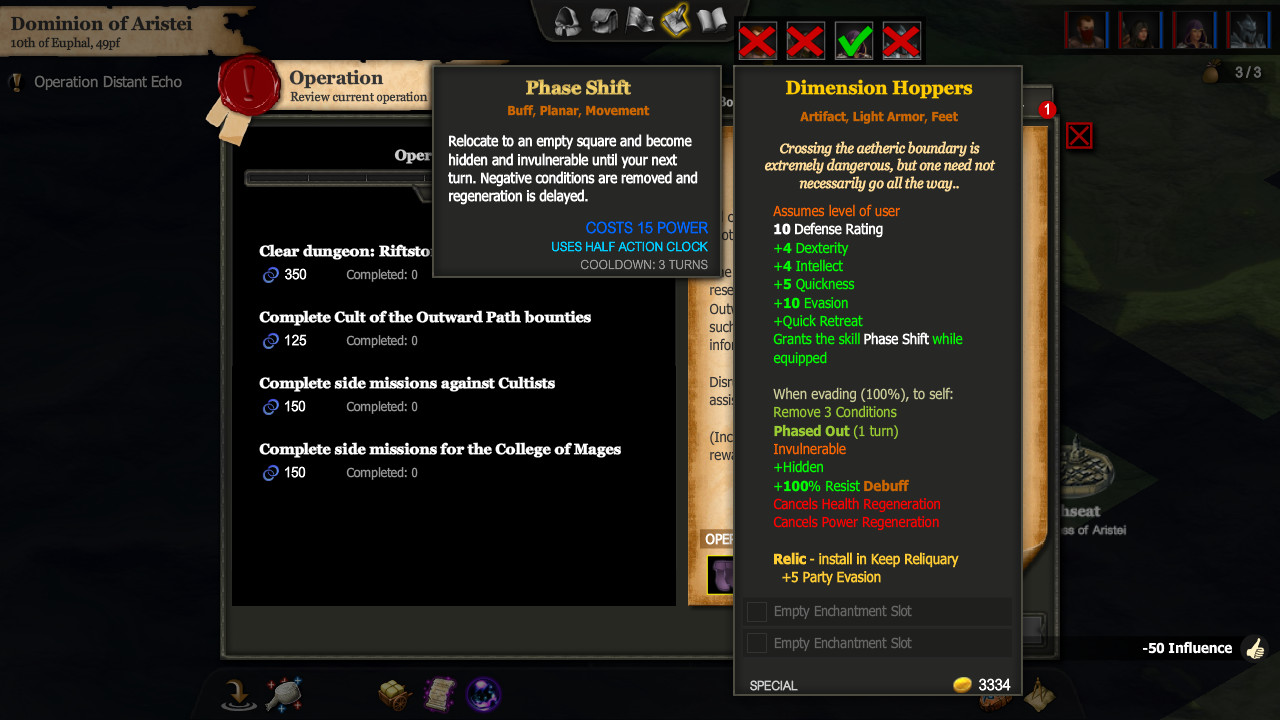Click the red X beside the scroll panel

point(1079,135)
